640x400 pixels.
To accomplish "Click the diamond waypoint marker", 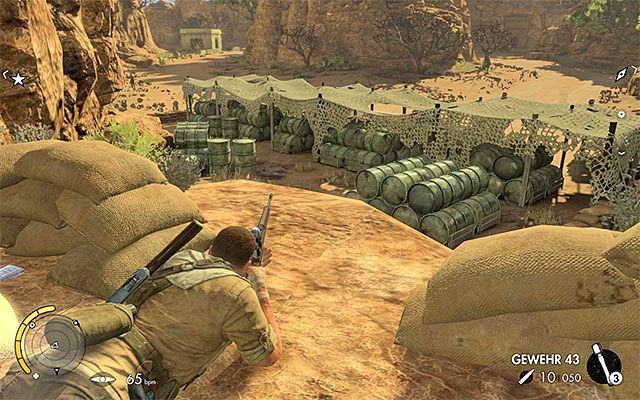I will coord(622,76).
